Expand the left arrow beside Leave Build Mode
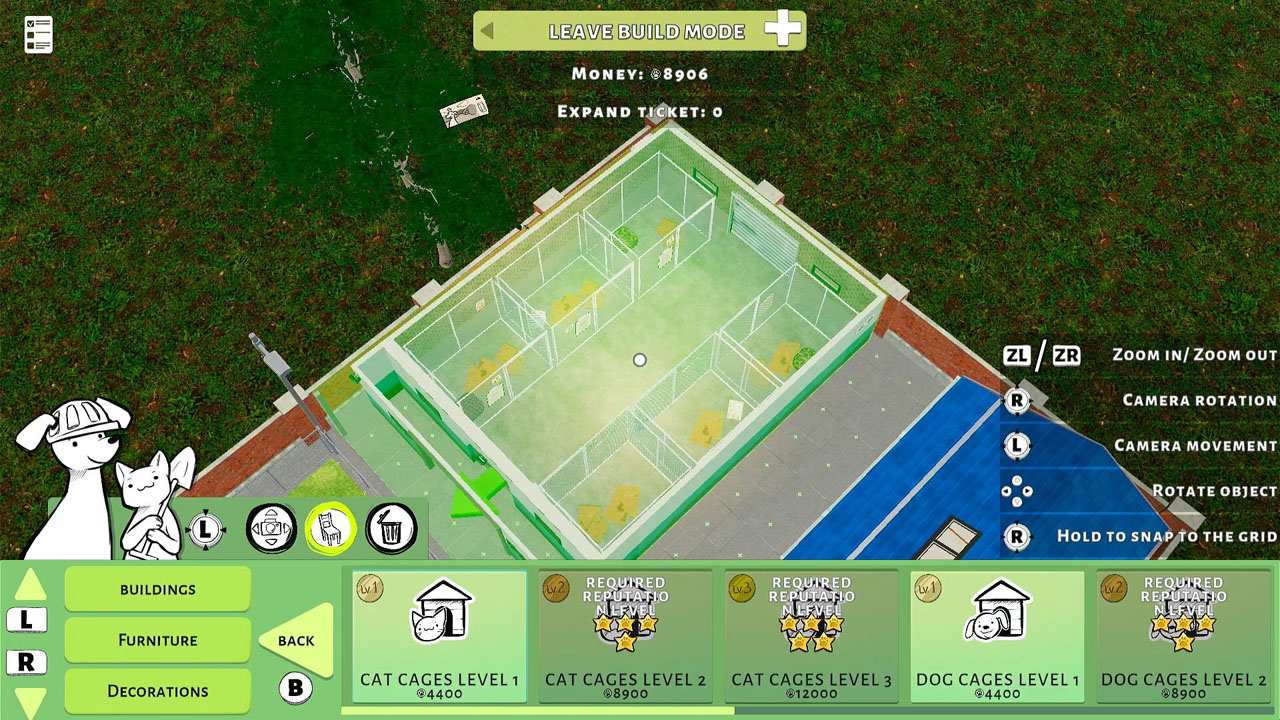 pos(490,31)
